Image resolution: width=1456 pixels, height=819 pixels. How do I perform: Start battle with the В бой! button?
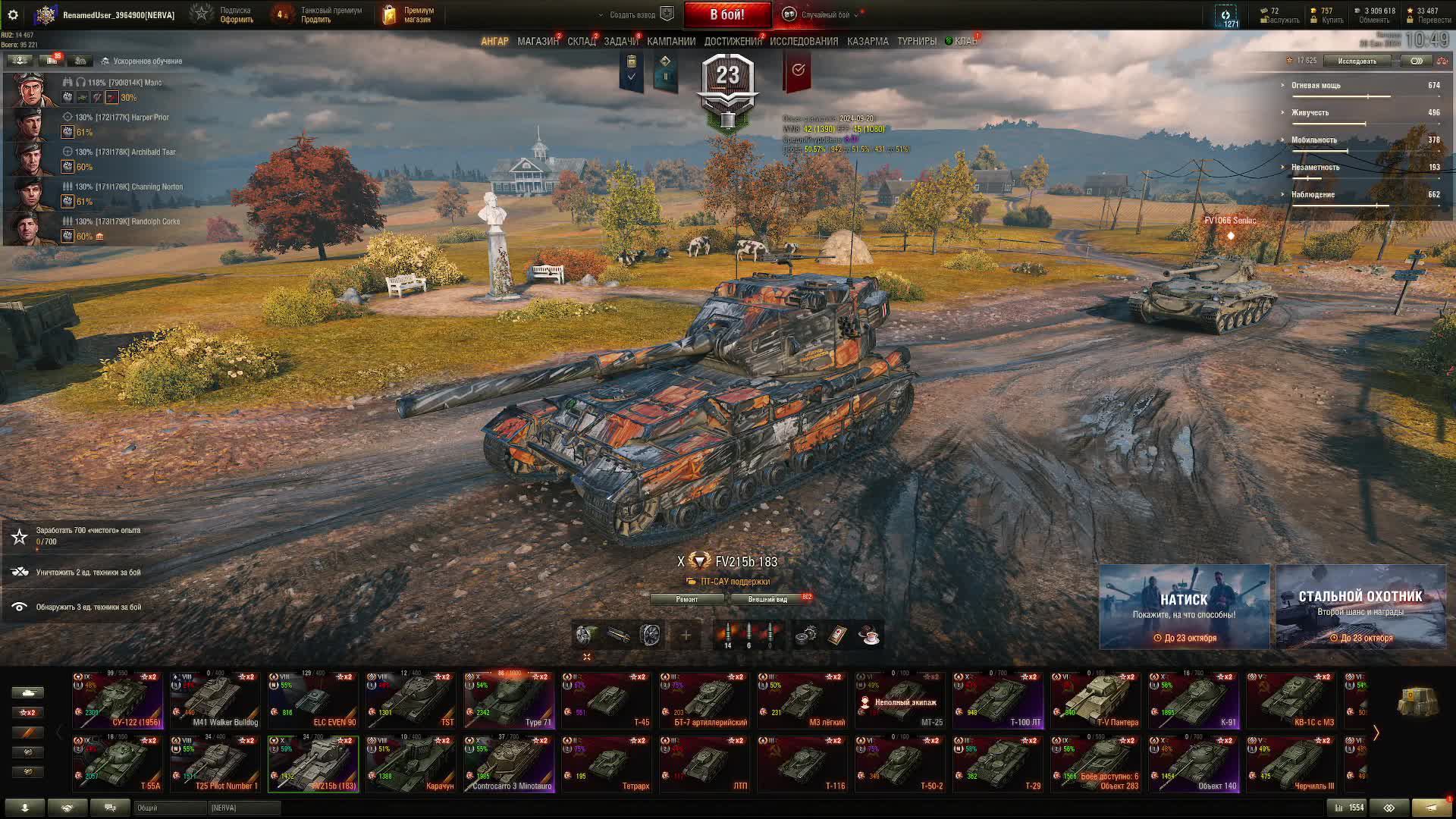point(726,14)
